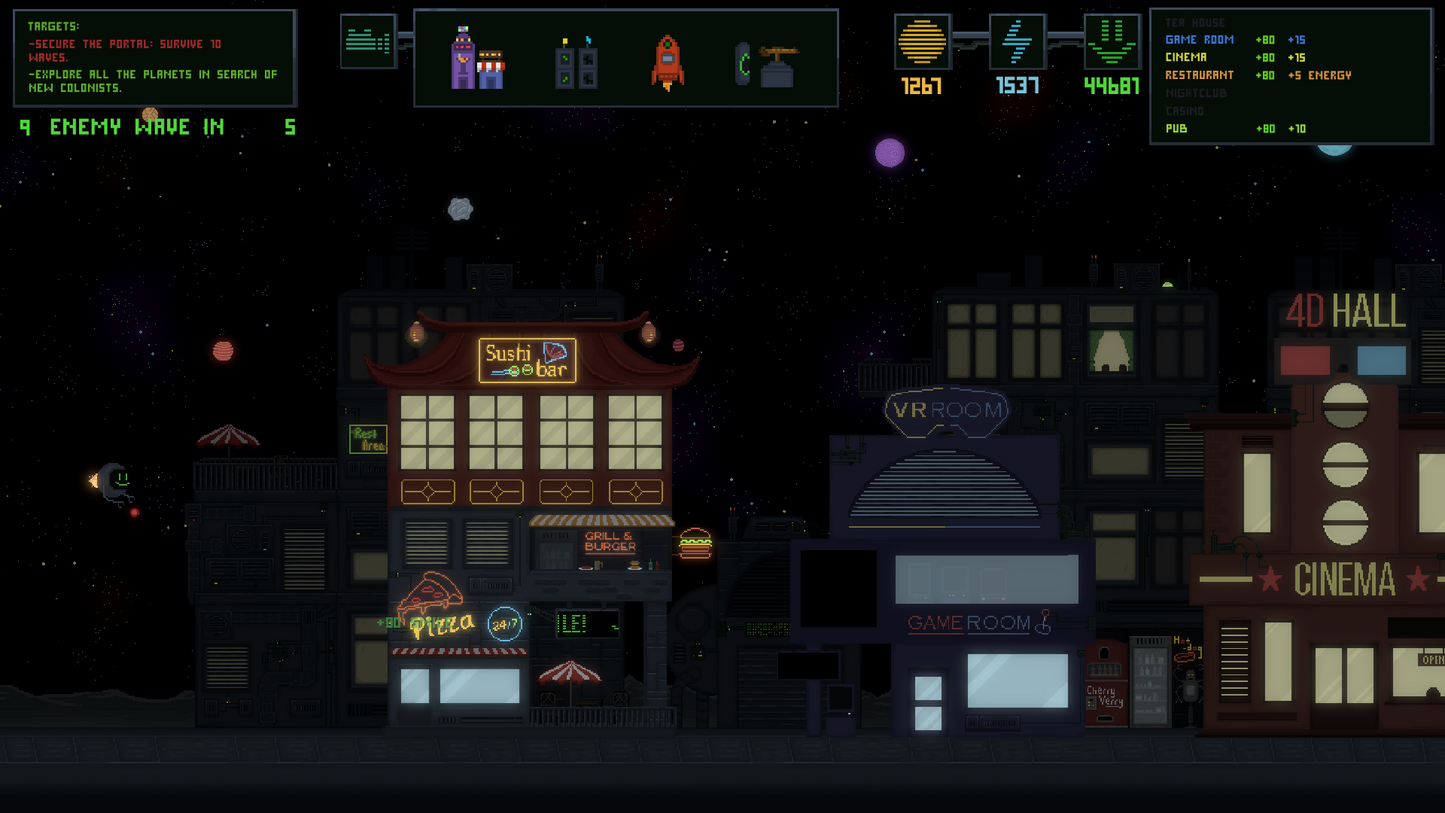1445x813 pixels.
Task: Select the greyed-out Casino entry
Action: coord(1184,111)
